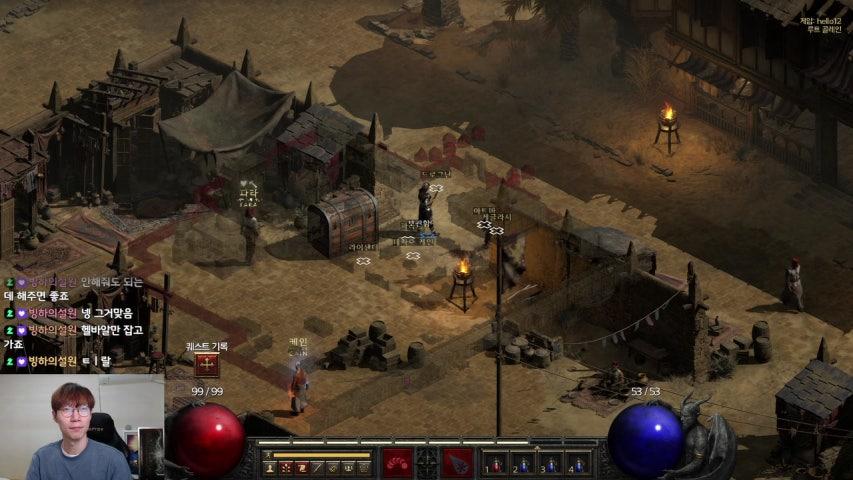
Task: Toggle the mini panel between the skill icons
Action: point(428,462)
